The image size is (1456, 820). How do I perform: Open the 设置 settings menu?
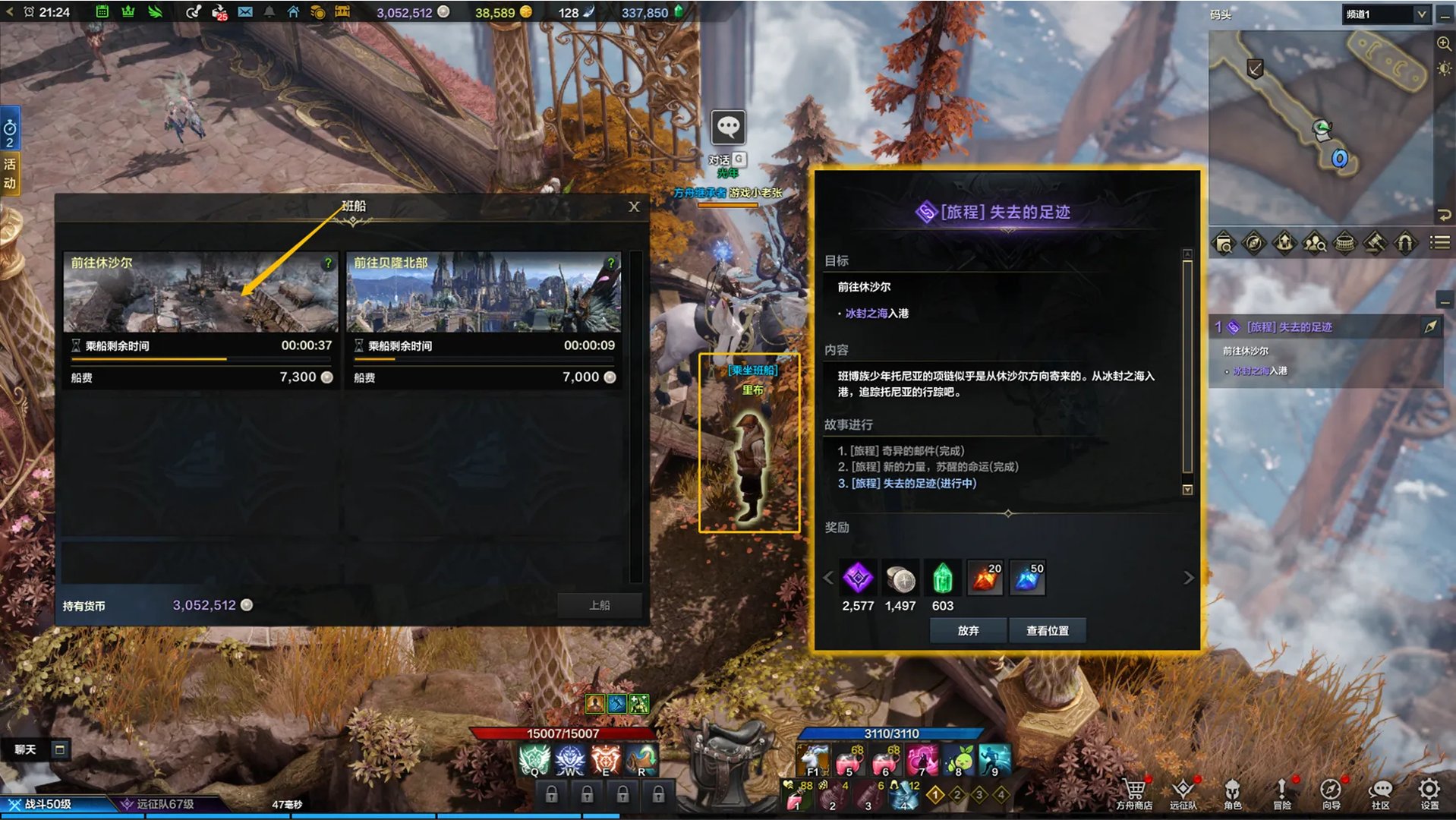[1429, 793]
